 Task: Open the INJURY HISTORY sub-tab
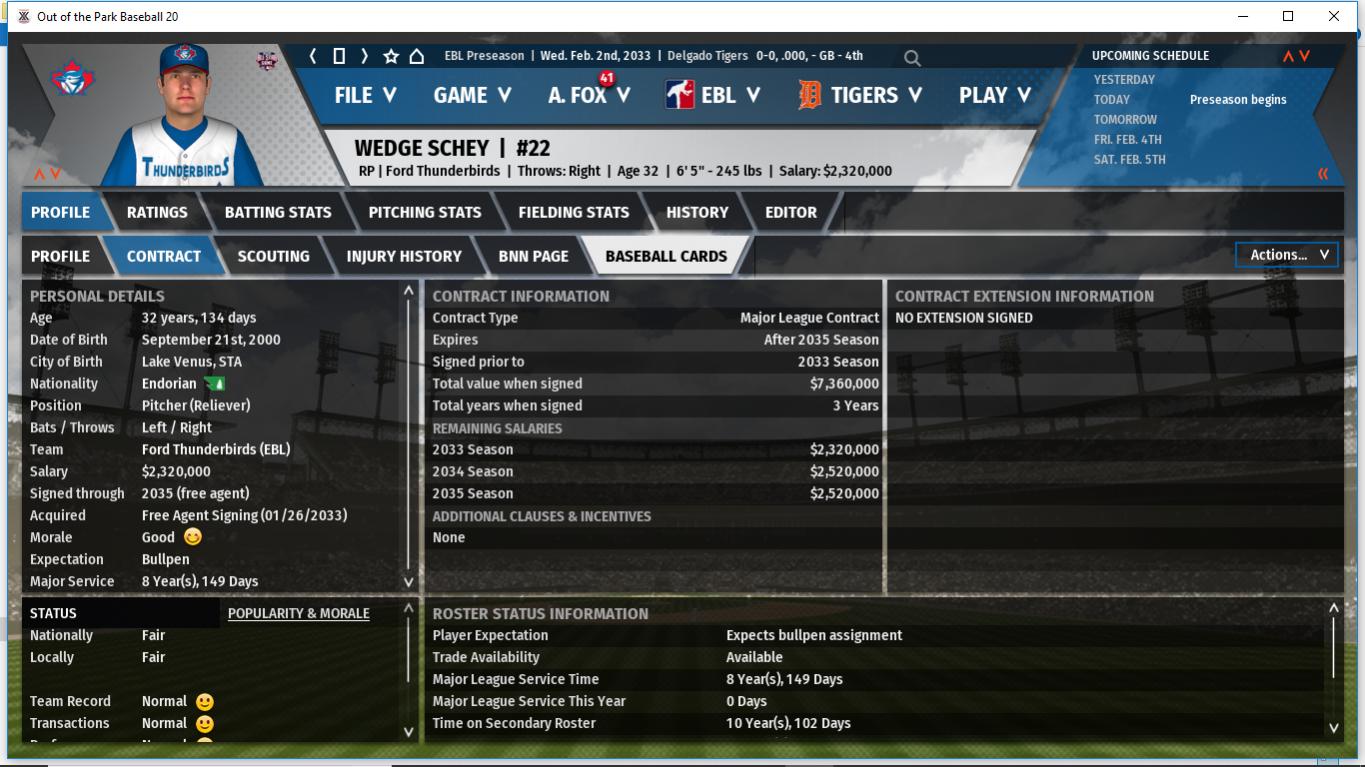[404, 256]
